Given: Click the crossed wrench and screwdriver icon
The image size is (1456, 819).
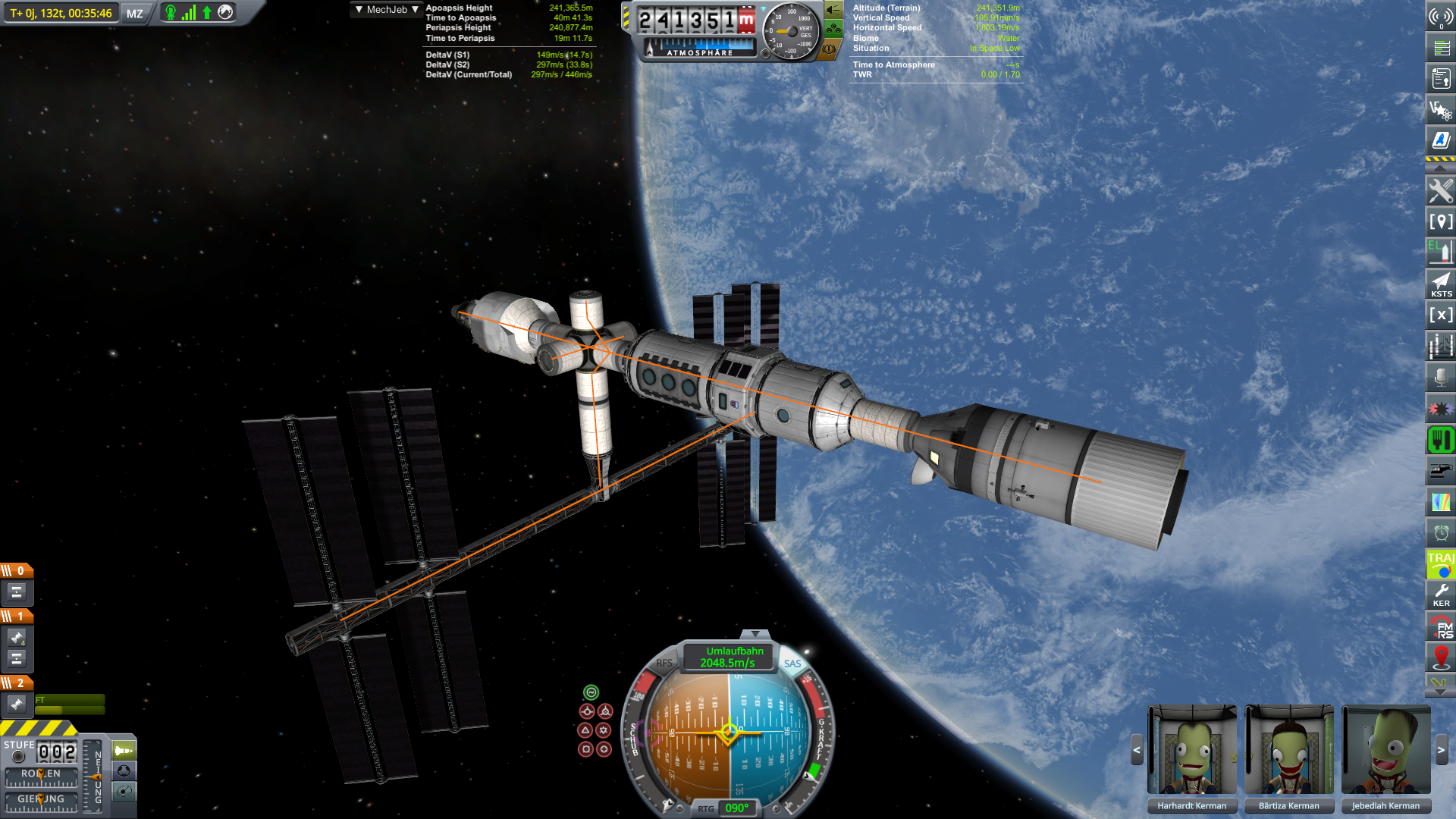Looking at the screenshot, I should pos(1441,190).
